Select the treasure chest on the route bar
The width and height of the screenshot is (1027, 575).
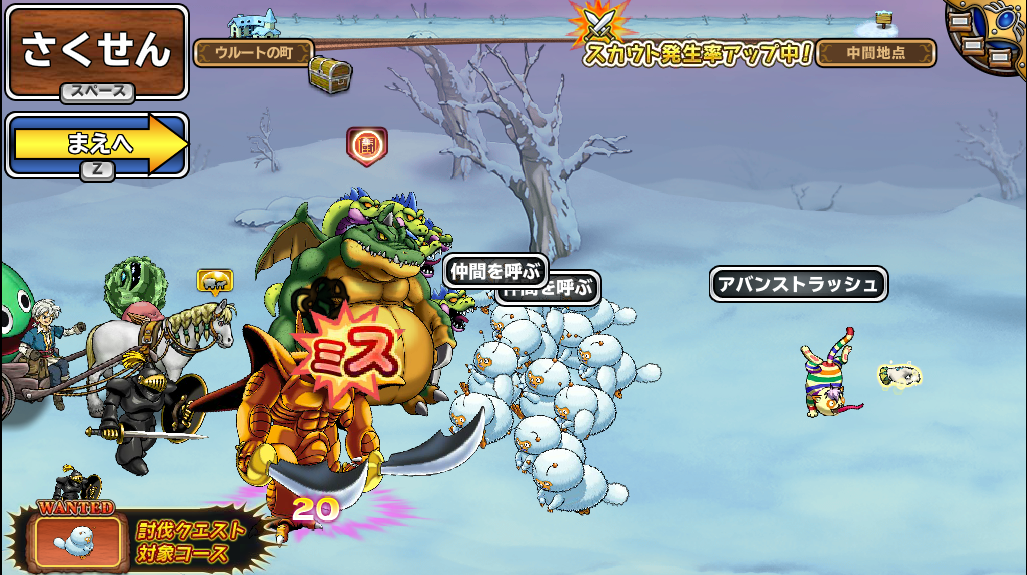tap(328, 73)
